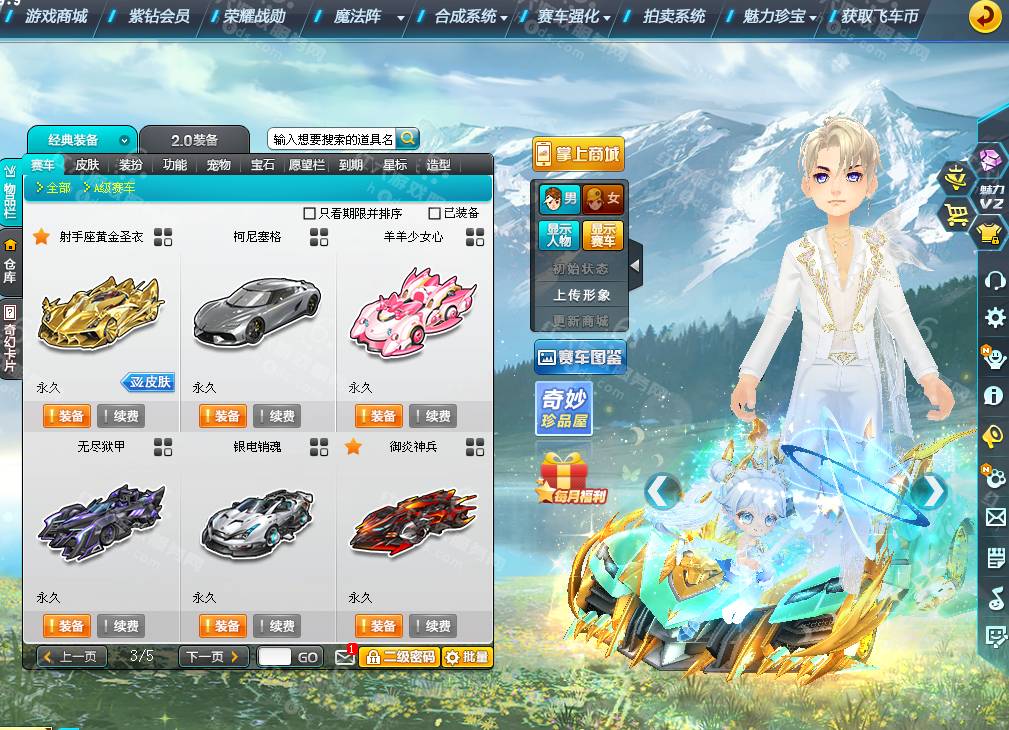Open the 二级密码 secondary password button
Viewport: 1009px width, 730px height.
point(399,657)
